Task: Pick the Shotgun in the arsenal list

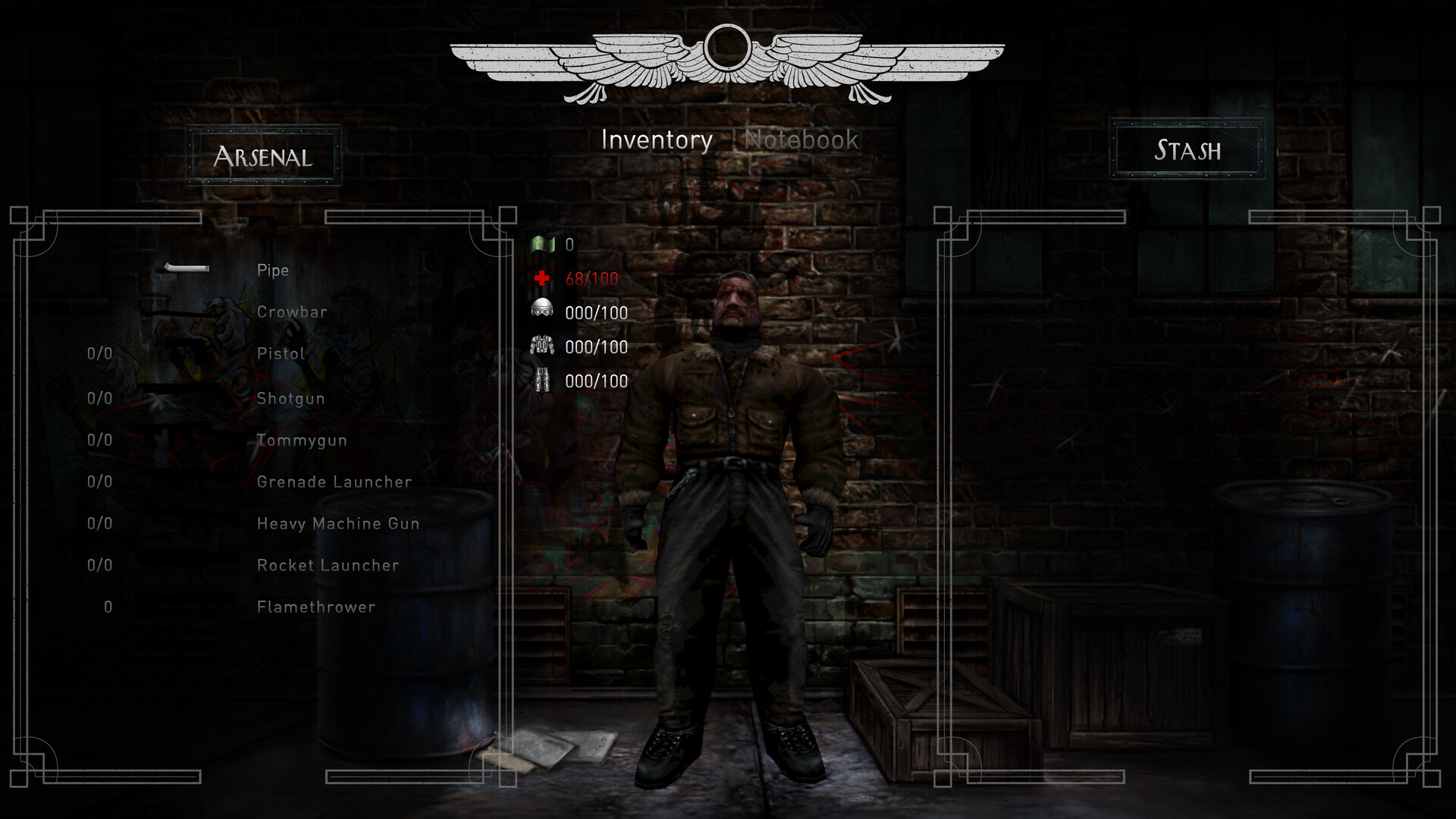Action: pos(290,399)
